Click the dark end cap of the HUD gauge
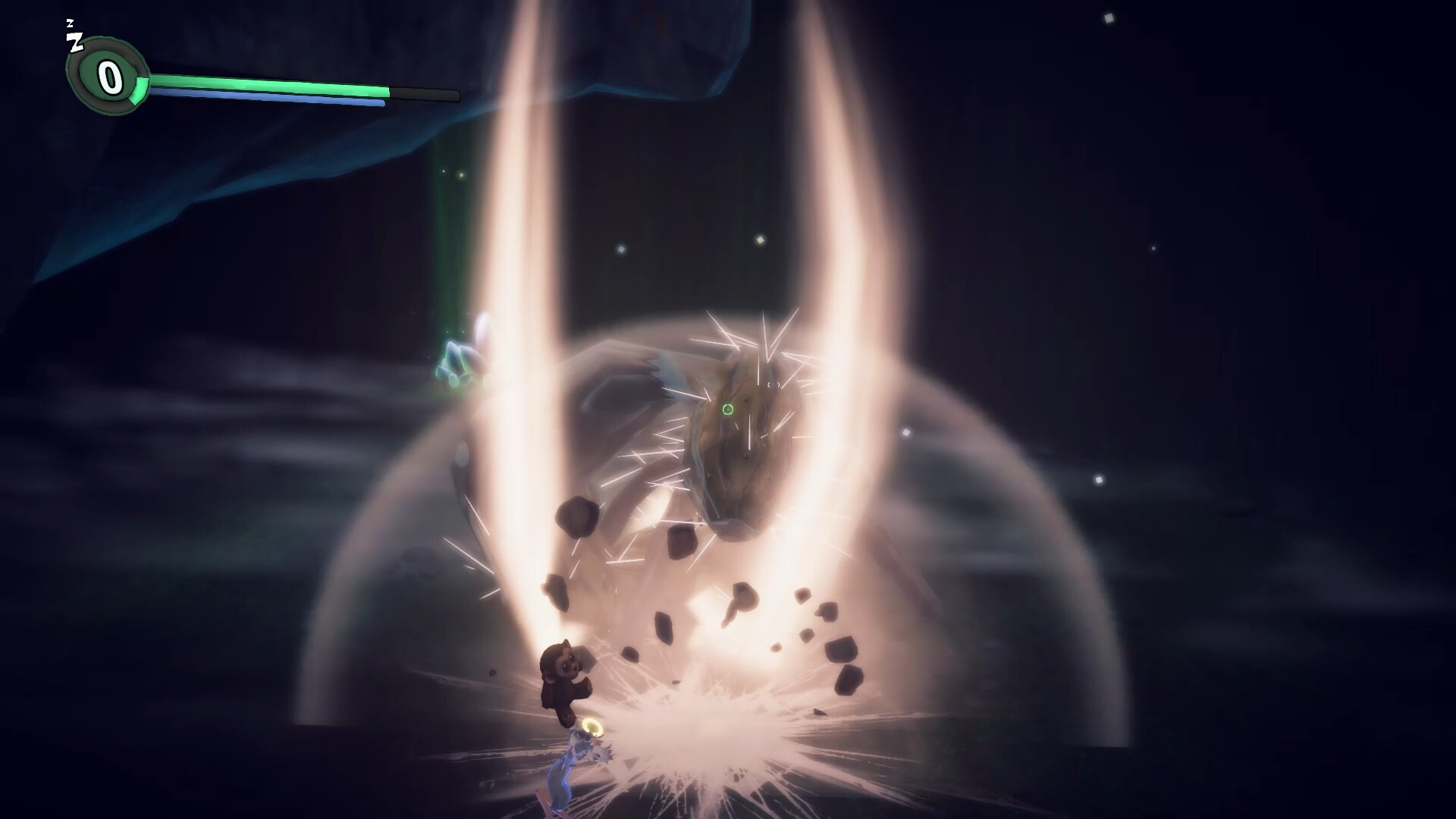 point(425,95)
